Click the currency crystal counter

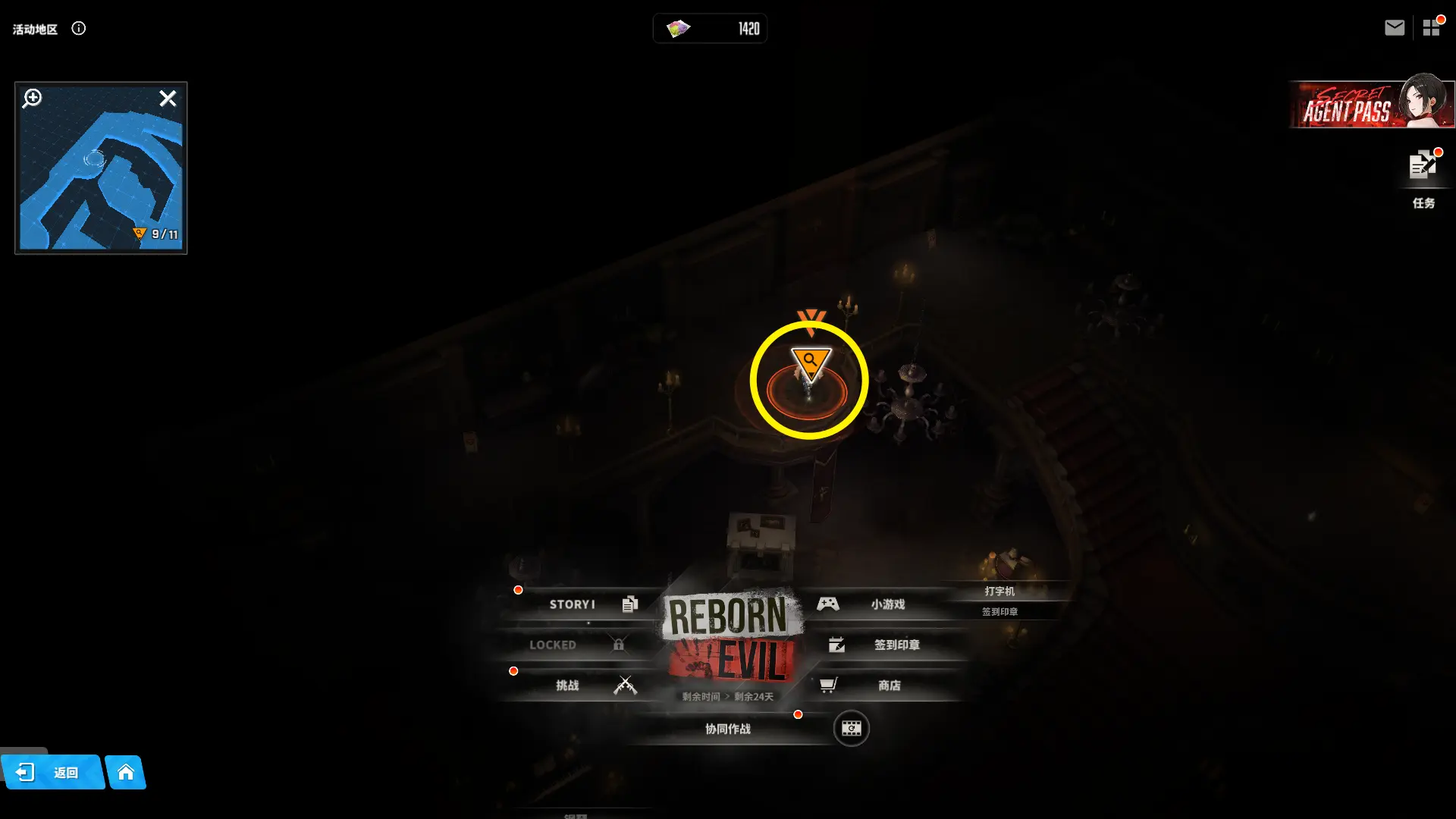[710, 29]
